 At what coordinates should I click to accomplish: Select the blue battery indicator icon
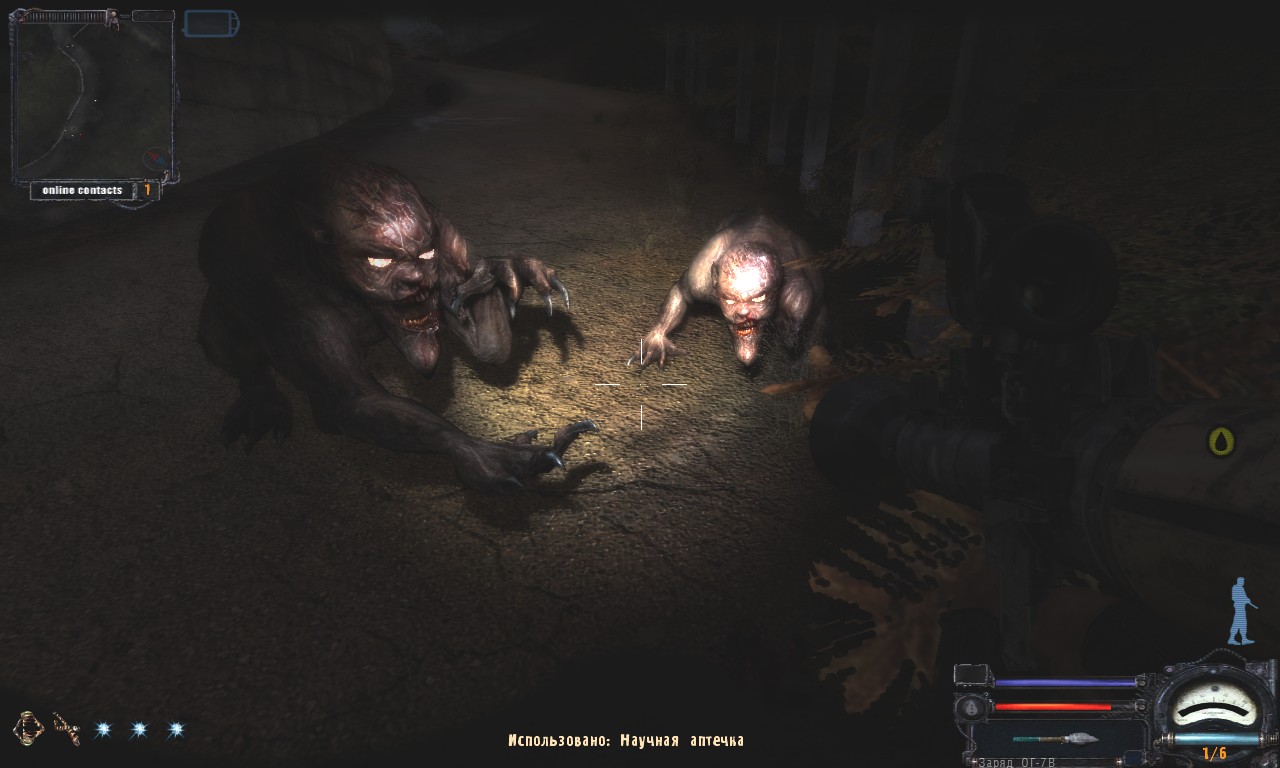(x=211, y=23)
